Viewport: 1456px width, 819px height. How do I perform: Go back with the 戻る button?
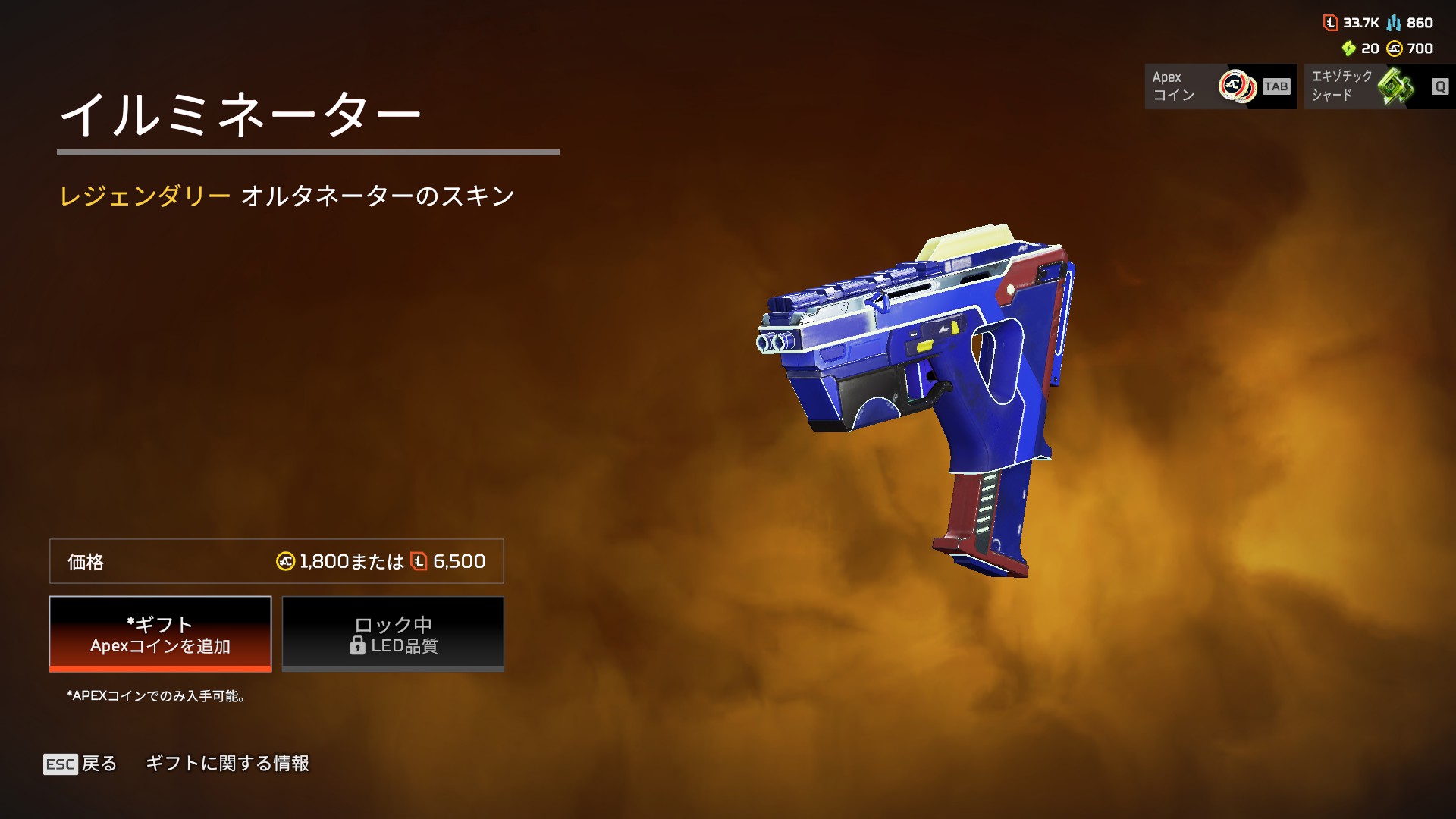click(81, 764)
